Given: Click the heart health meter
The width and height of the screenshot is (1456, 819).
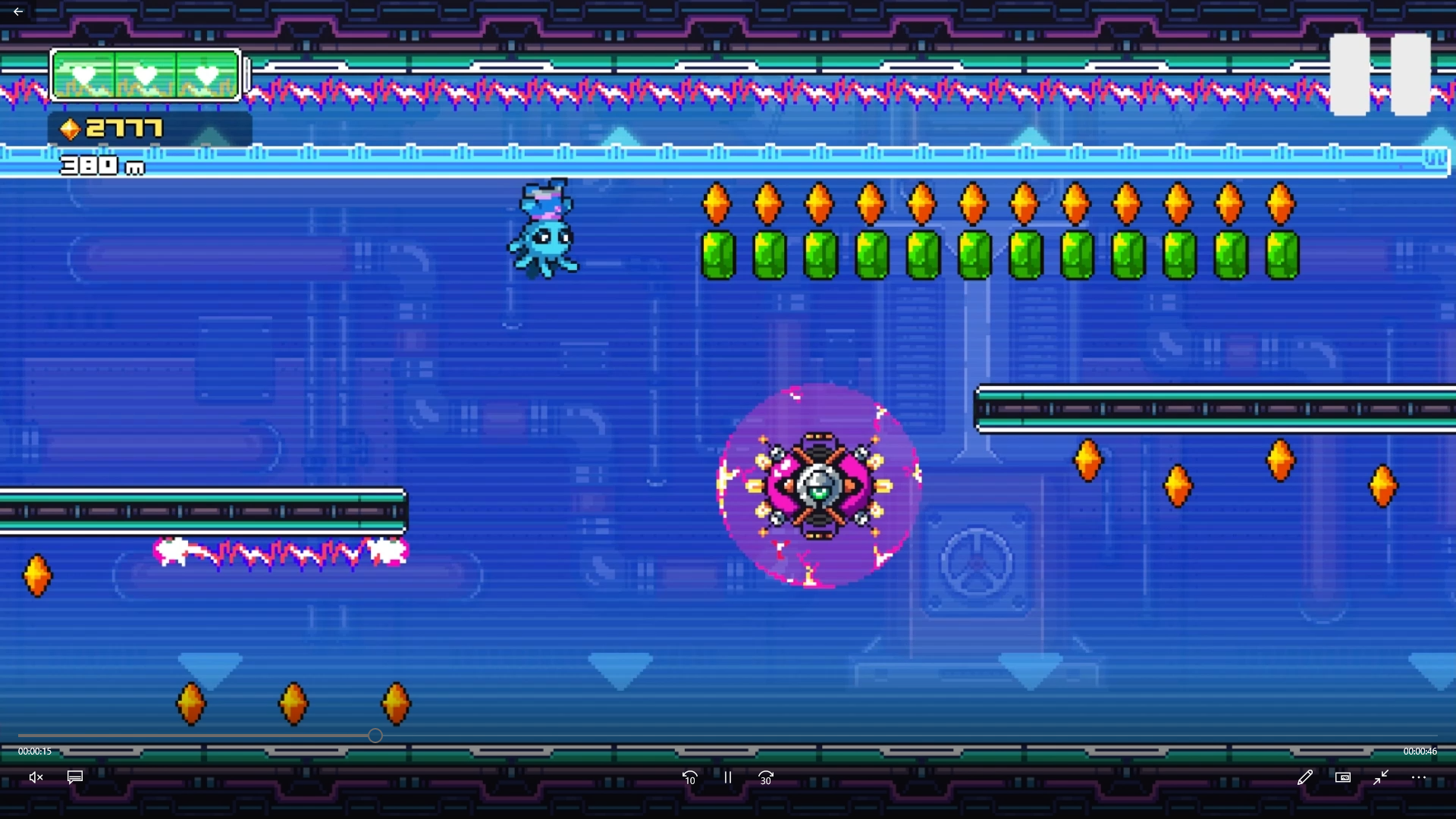Looking at the screenshot, I should point(144,74).
